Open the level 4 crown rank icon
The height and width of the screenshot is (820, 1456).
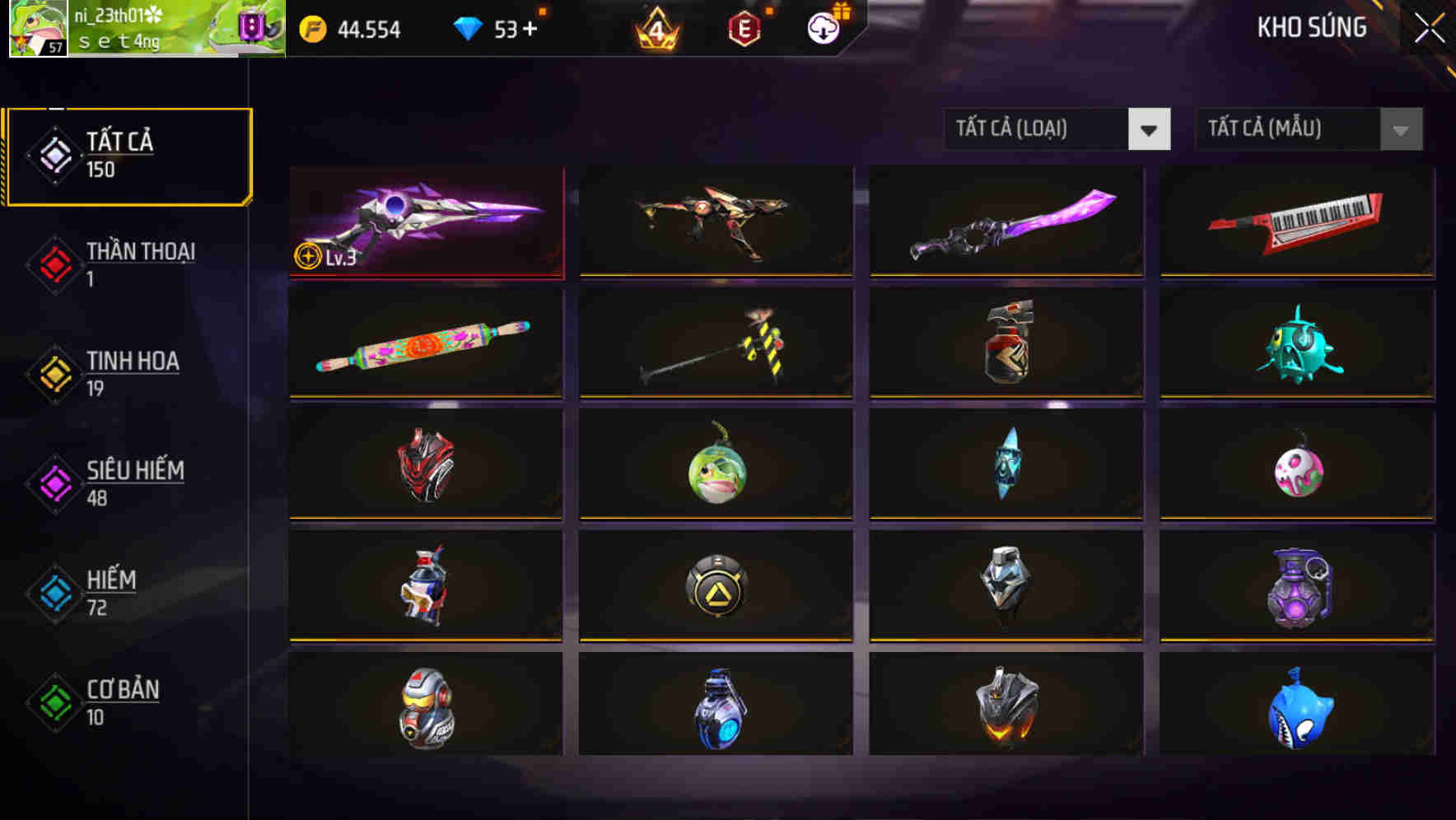[656, 29]
